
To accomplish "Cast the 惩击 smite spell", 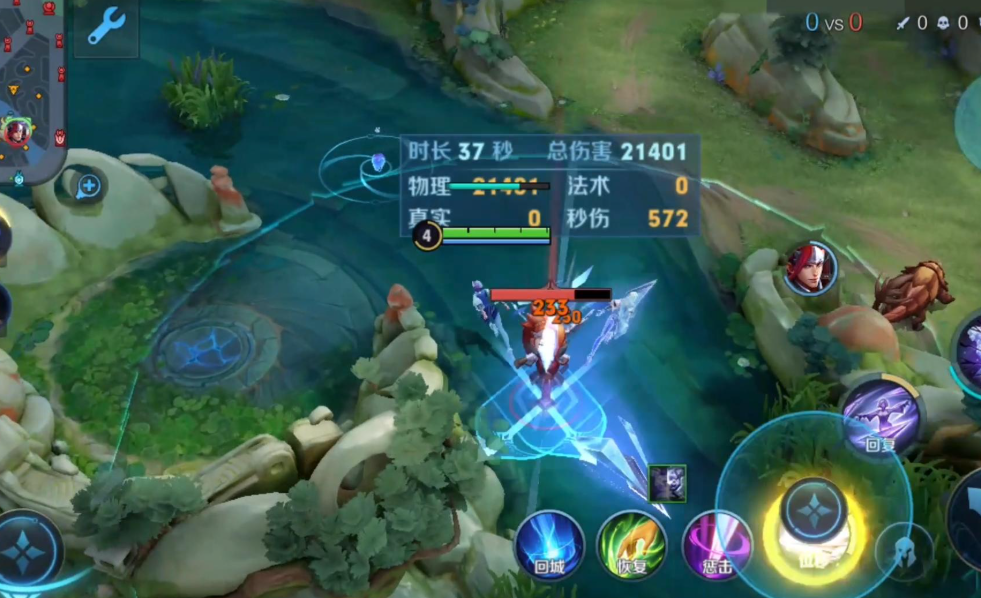I will pos(717,546).
